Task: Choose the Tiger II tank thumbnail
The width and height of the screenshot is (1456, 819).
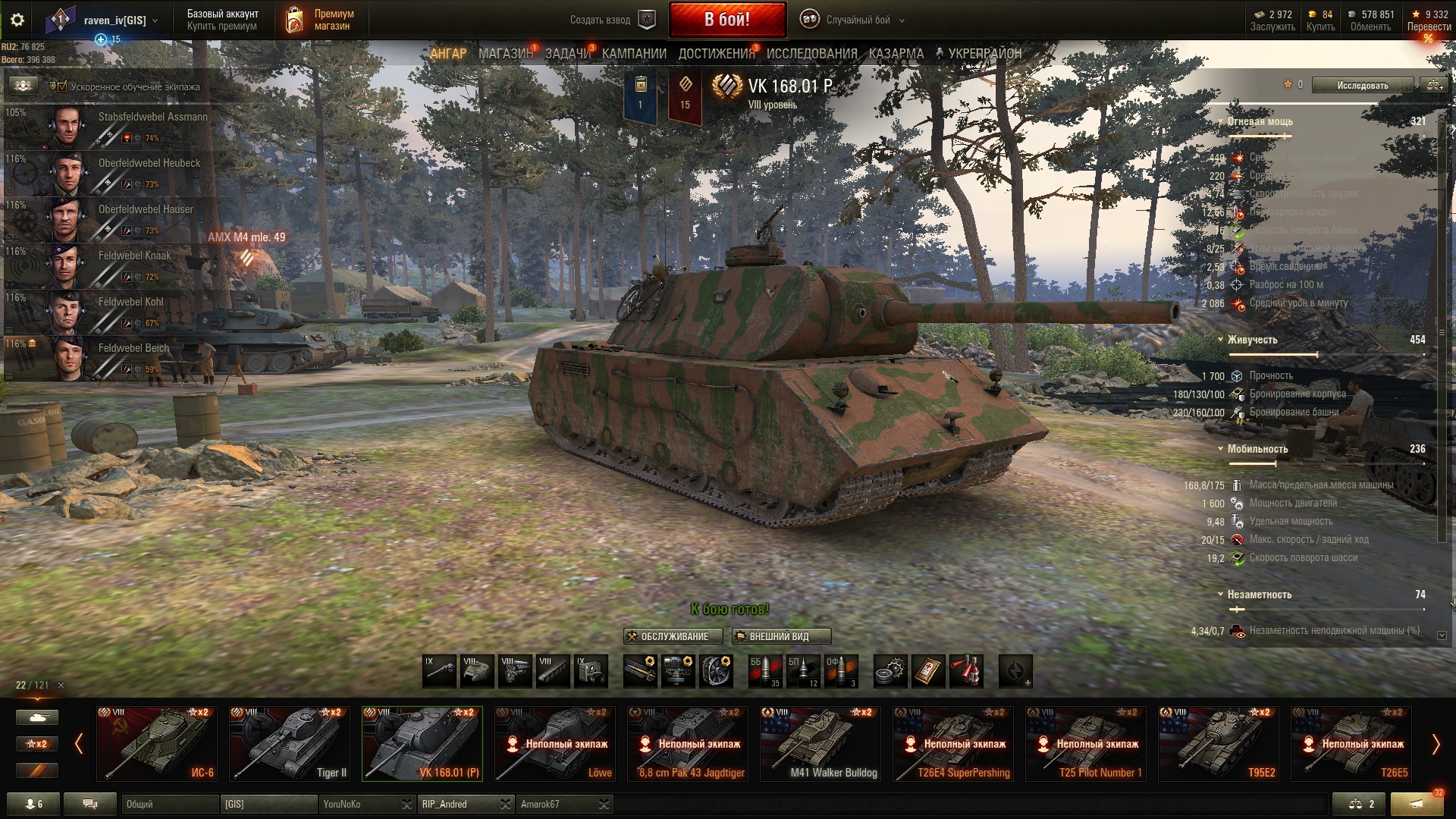Action: 290,744
